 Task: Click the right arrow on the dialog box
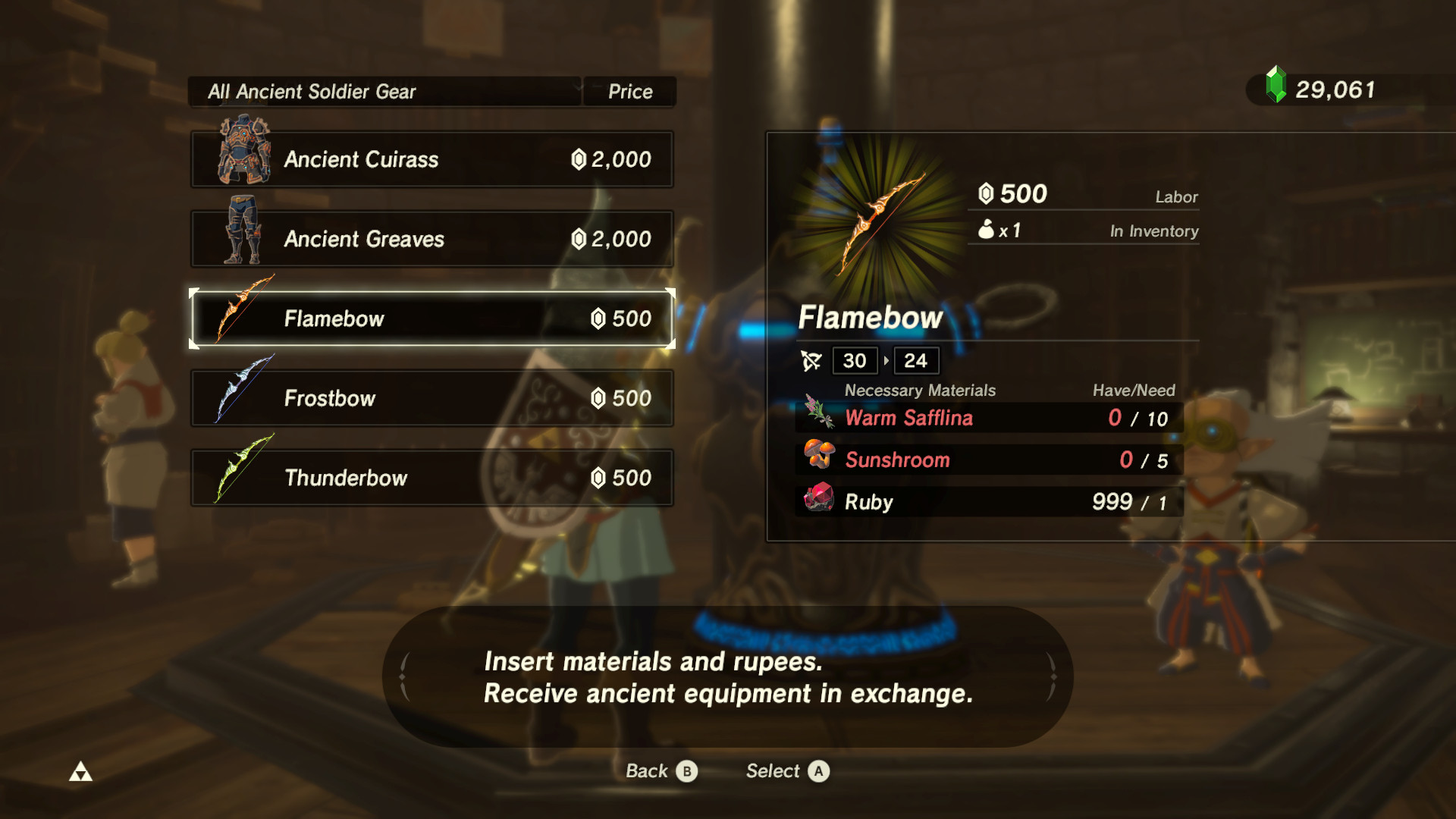click(1054, 677)
